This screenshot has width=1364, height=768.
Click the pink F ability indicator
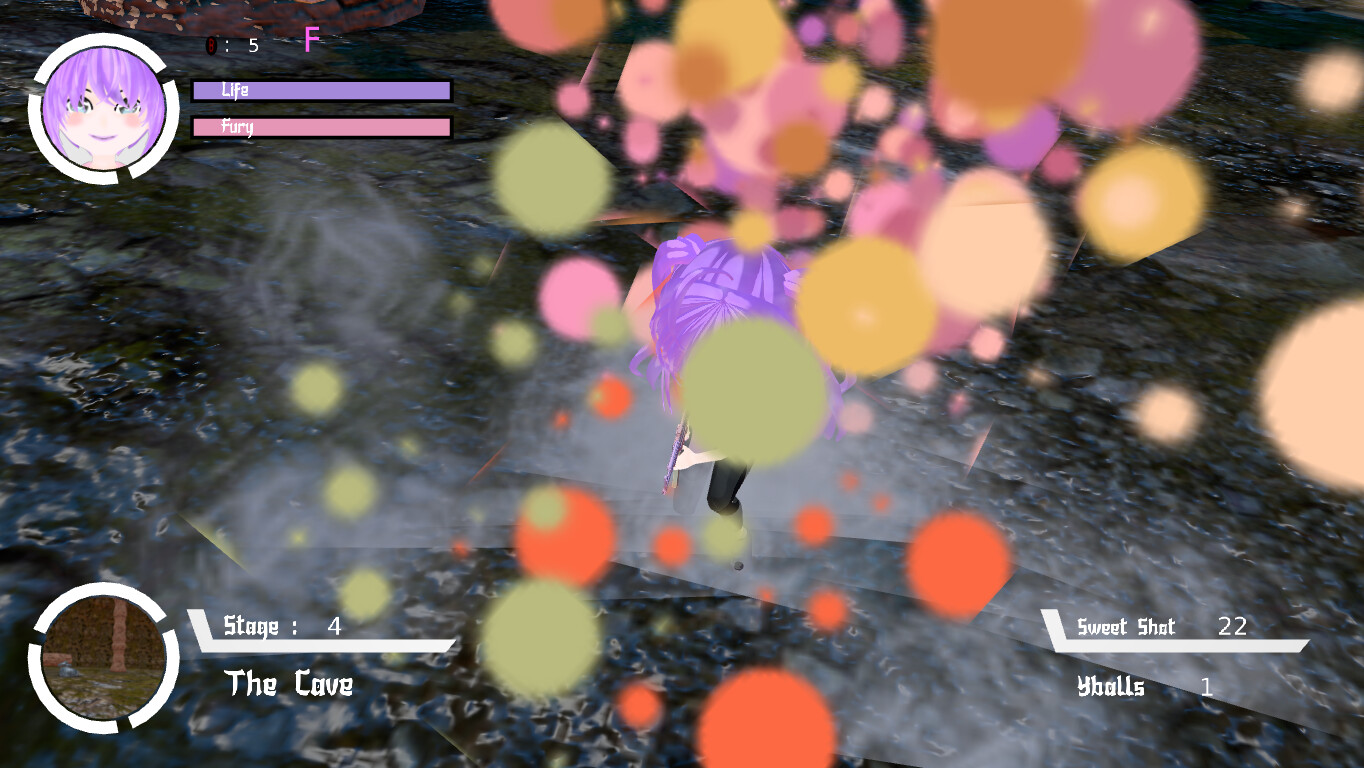click(x=311, y=40)
